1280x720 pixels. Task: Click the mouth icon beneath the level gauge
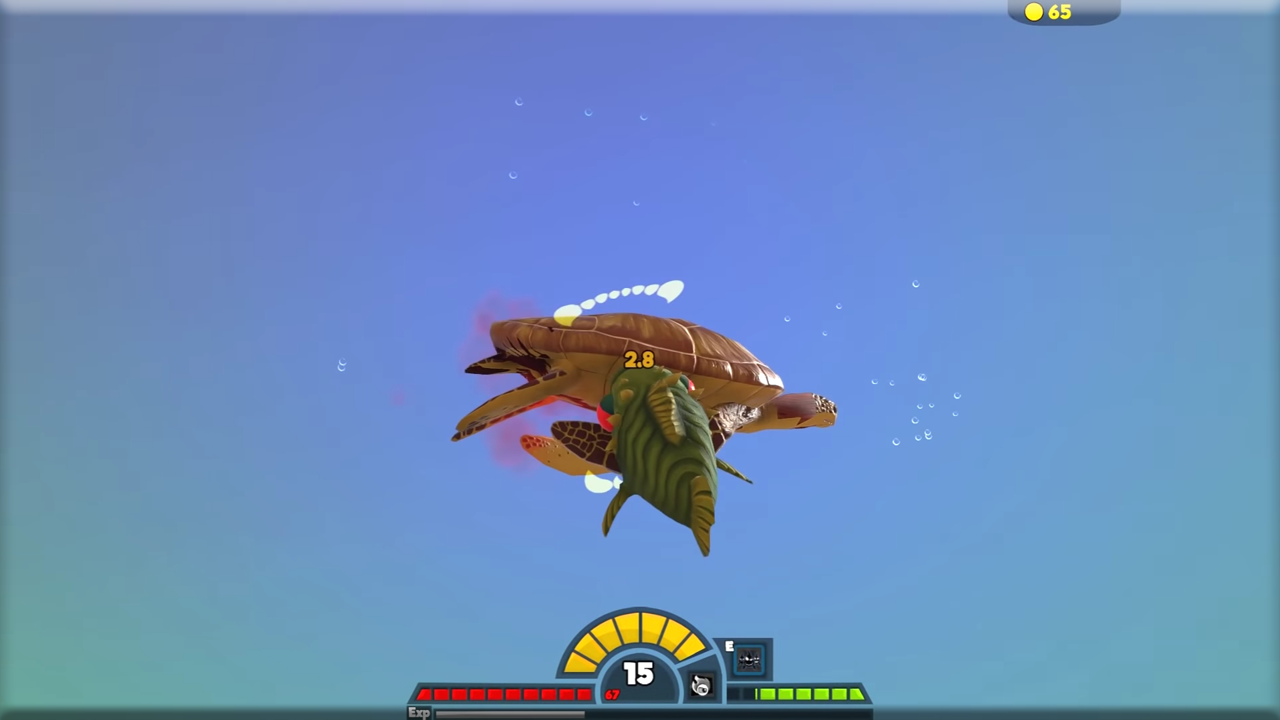(x=700, y=683)
